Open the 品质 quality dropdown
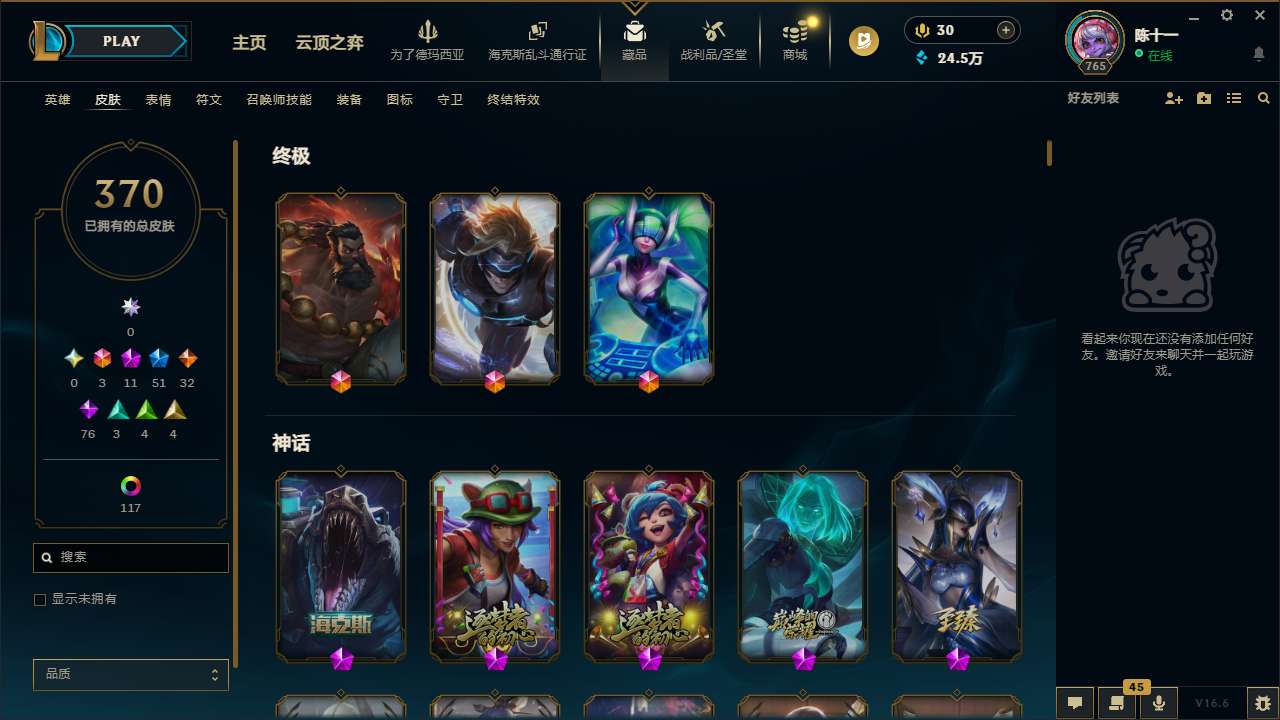The width and height of the screenshot is (1280, 720). pos(130,674)
